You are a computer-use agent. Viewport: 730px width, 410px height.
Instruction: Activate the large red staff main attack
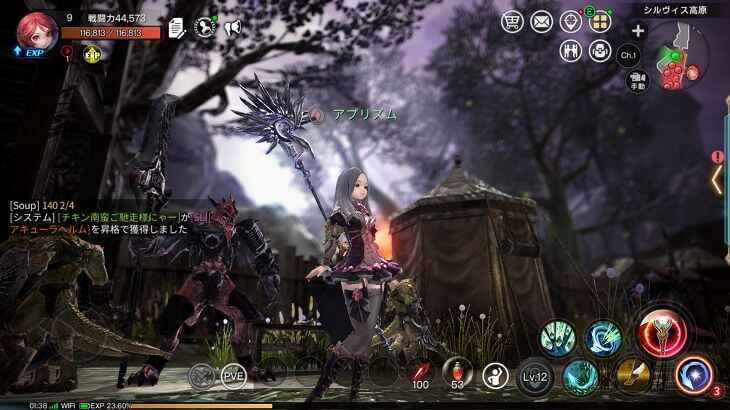click(x=660, y=333)
